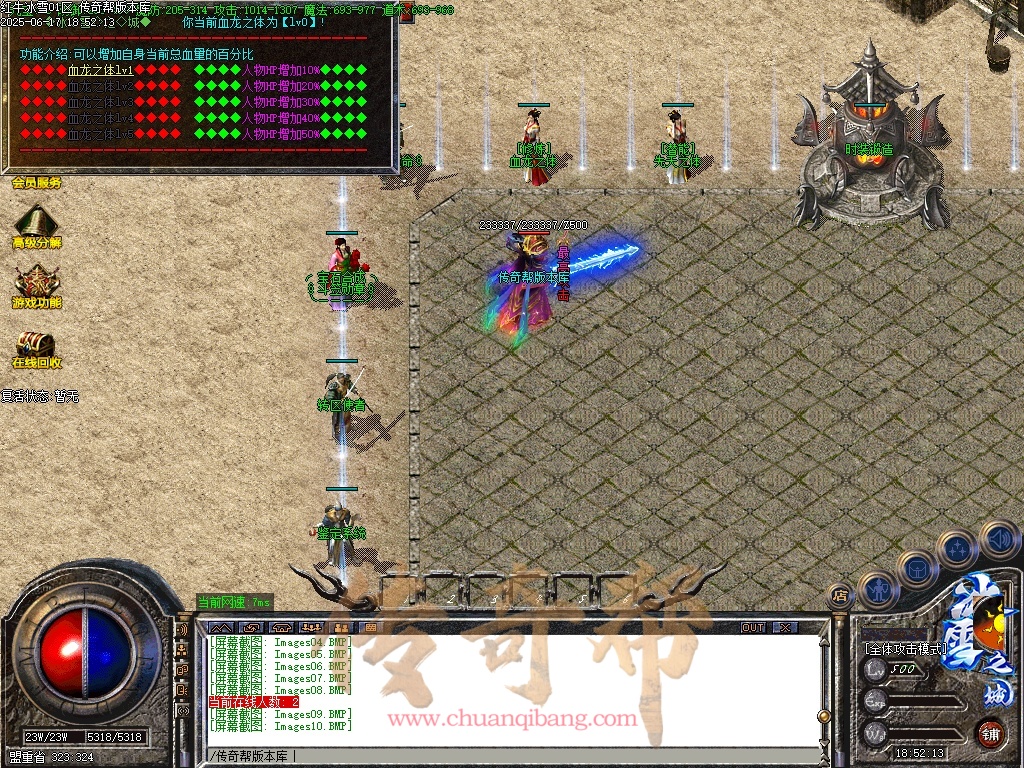This screenshot has width=1024, height=768.
Task: Click the mountain icon in chat toolbar
Action: click(221, 627)
